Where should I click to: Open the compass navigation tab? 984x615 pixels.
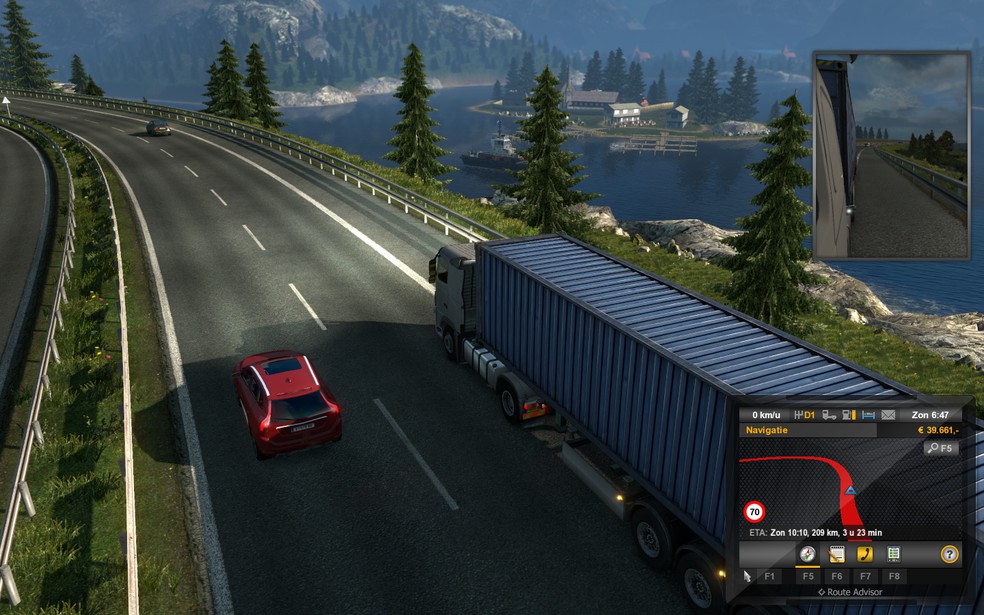807,554
